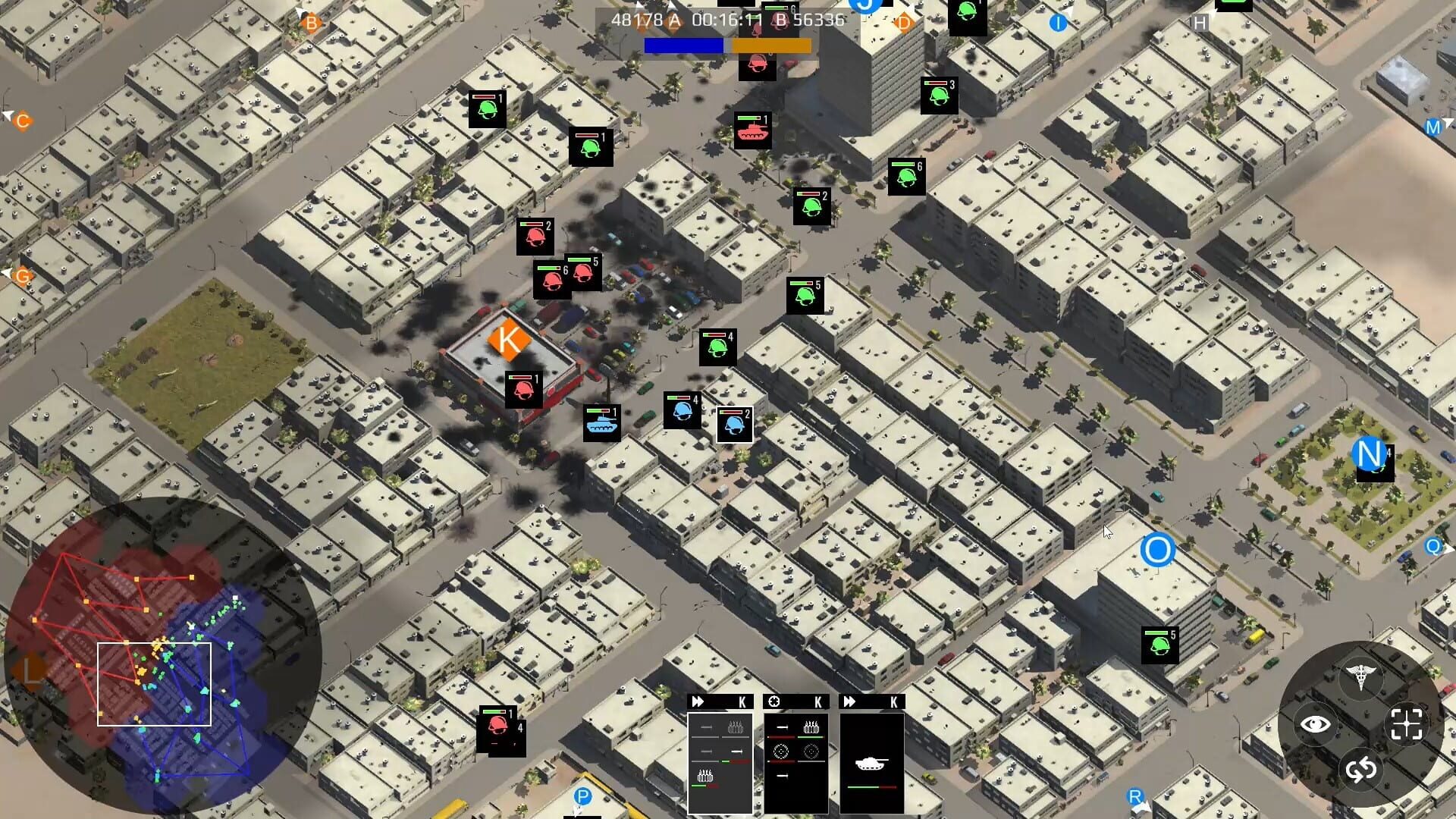1456x819 pixels.
Task: Click the crosshair icon on the middle squad panel
Action: [x=775, y=701]
